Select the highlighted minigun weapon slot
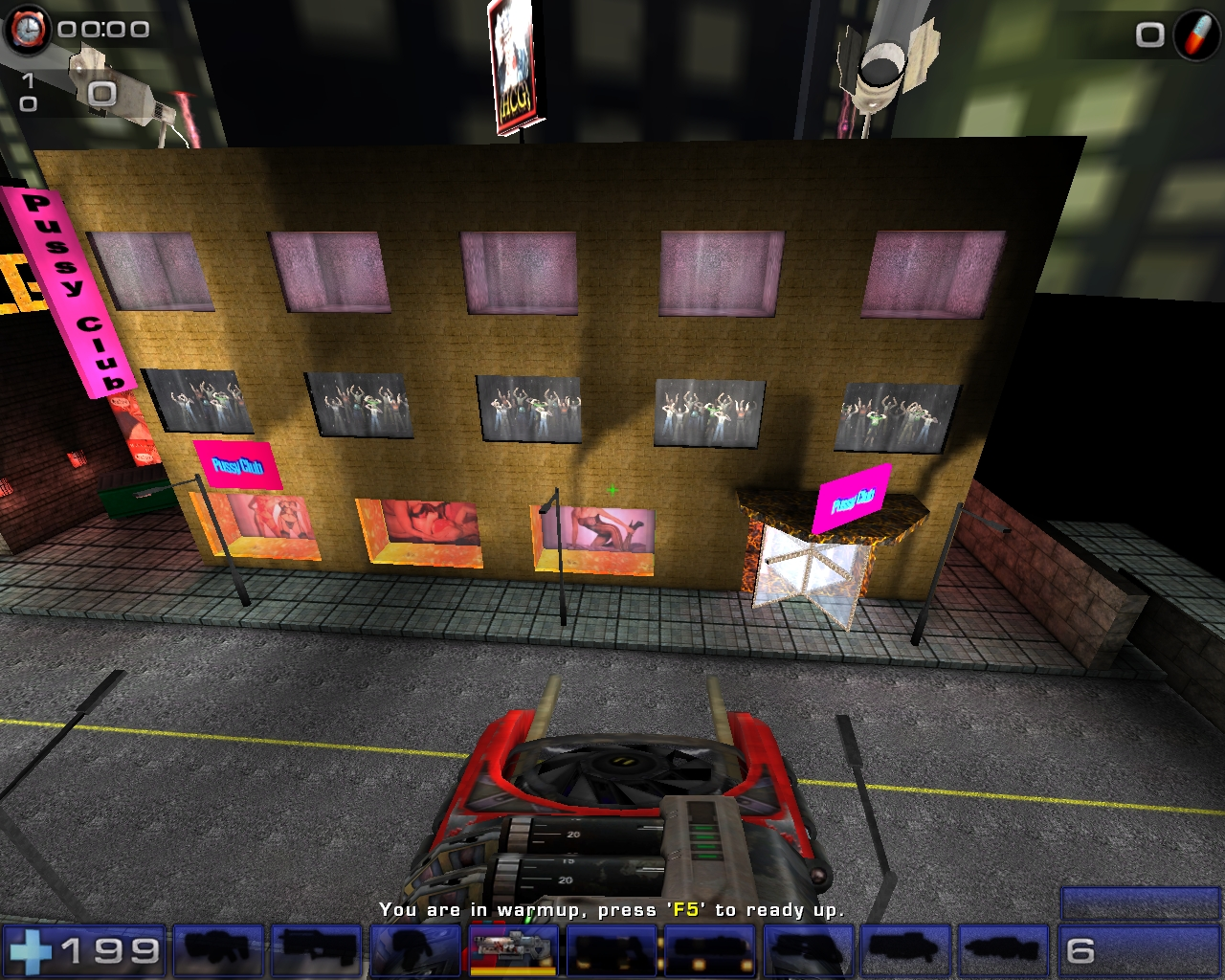The height and width of the screenshot is (980, 1225). [512, 950]
